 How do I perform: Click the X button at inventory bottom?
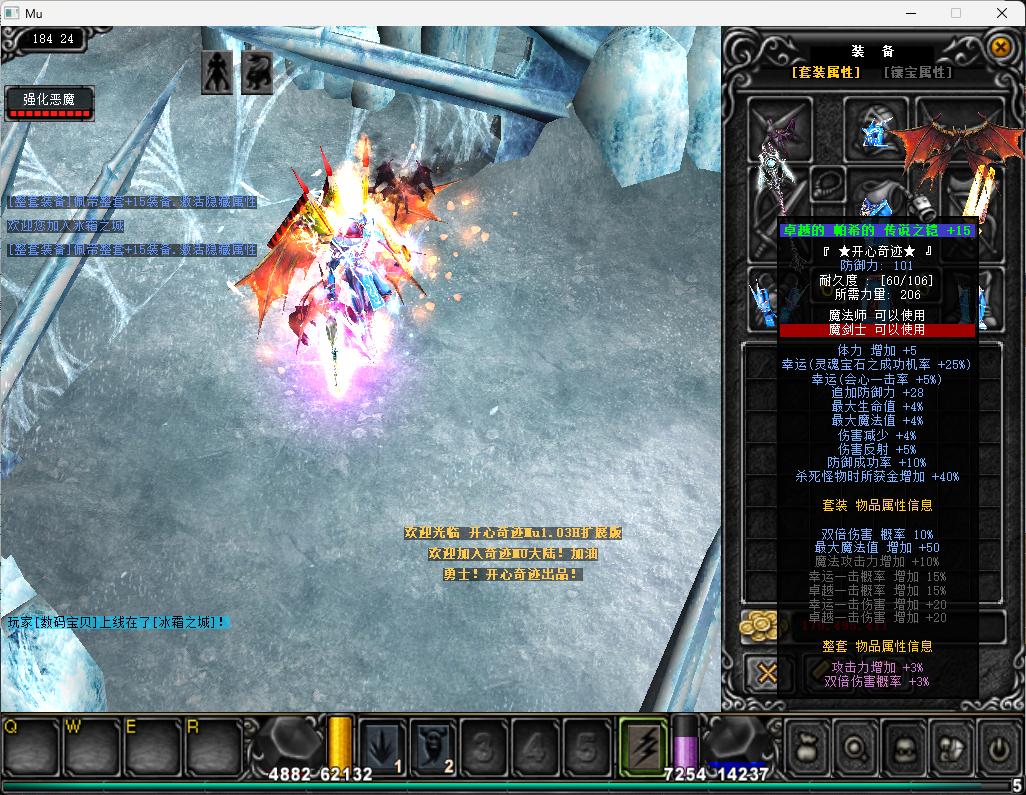[x=767, y=673]
